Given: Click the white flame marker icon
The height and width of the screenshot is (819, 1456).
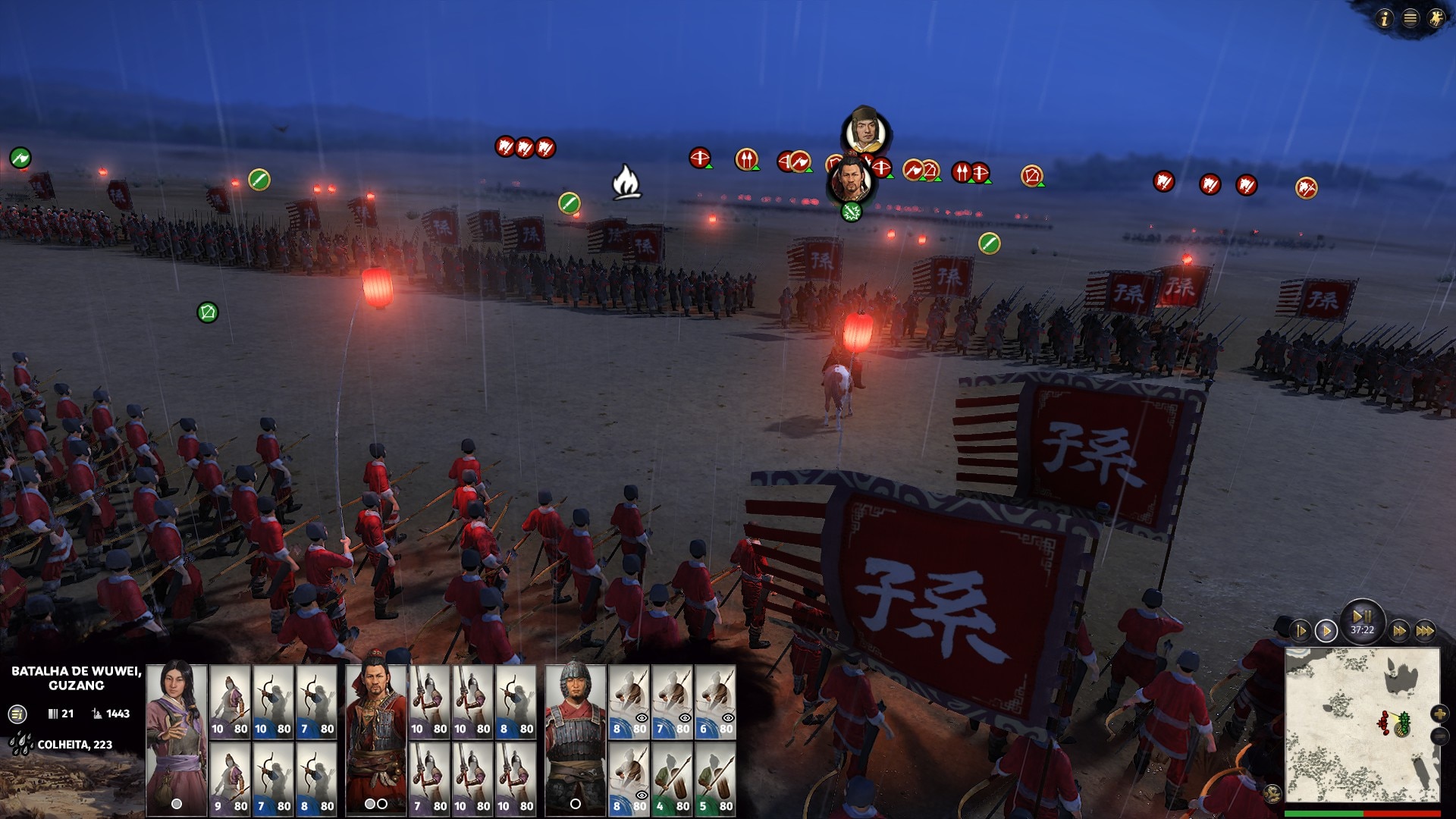Looking at the screenshot, I should click(626, 182).
